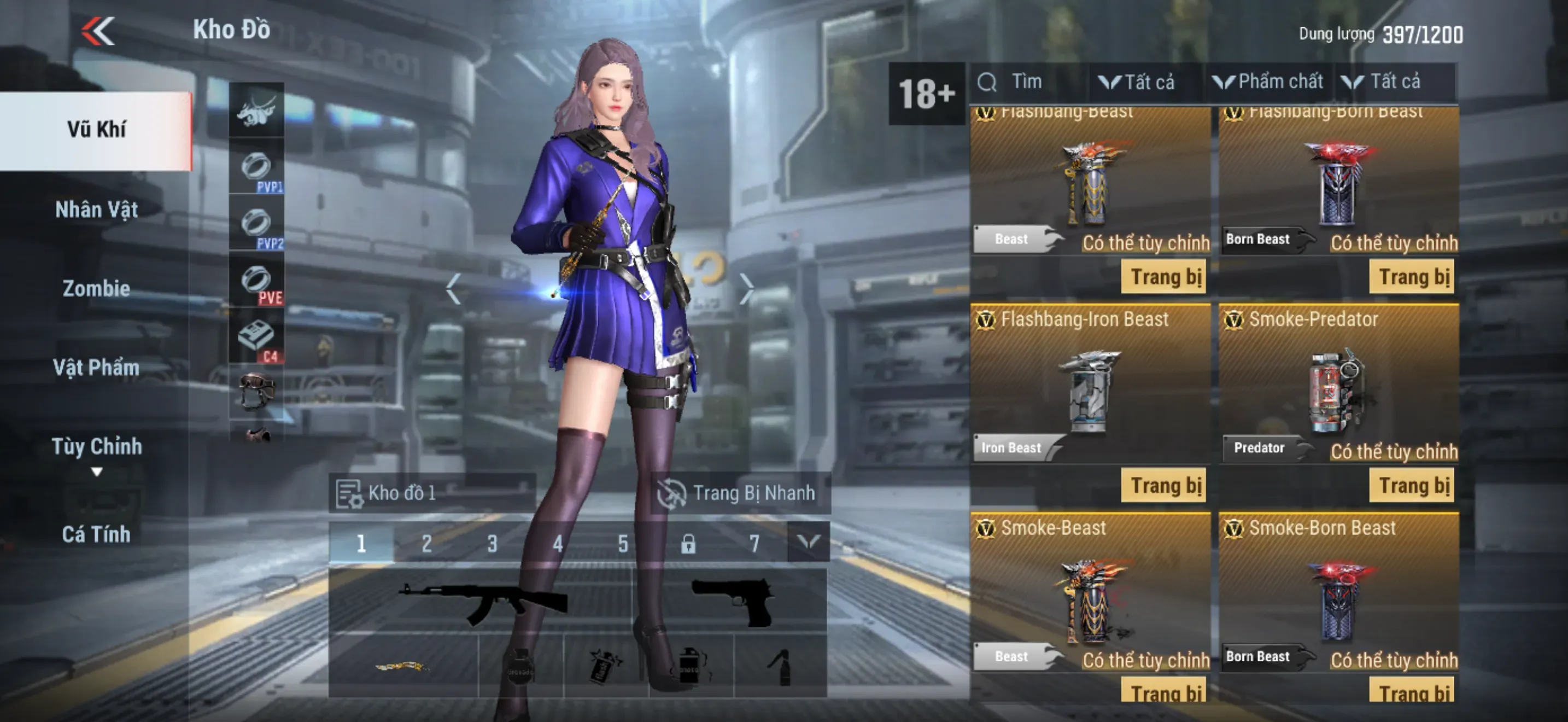1568x722 pixels.
Task: Open the Cá Tính category
Action: (96, 534)
